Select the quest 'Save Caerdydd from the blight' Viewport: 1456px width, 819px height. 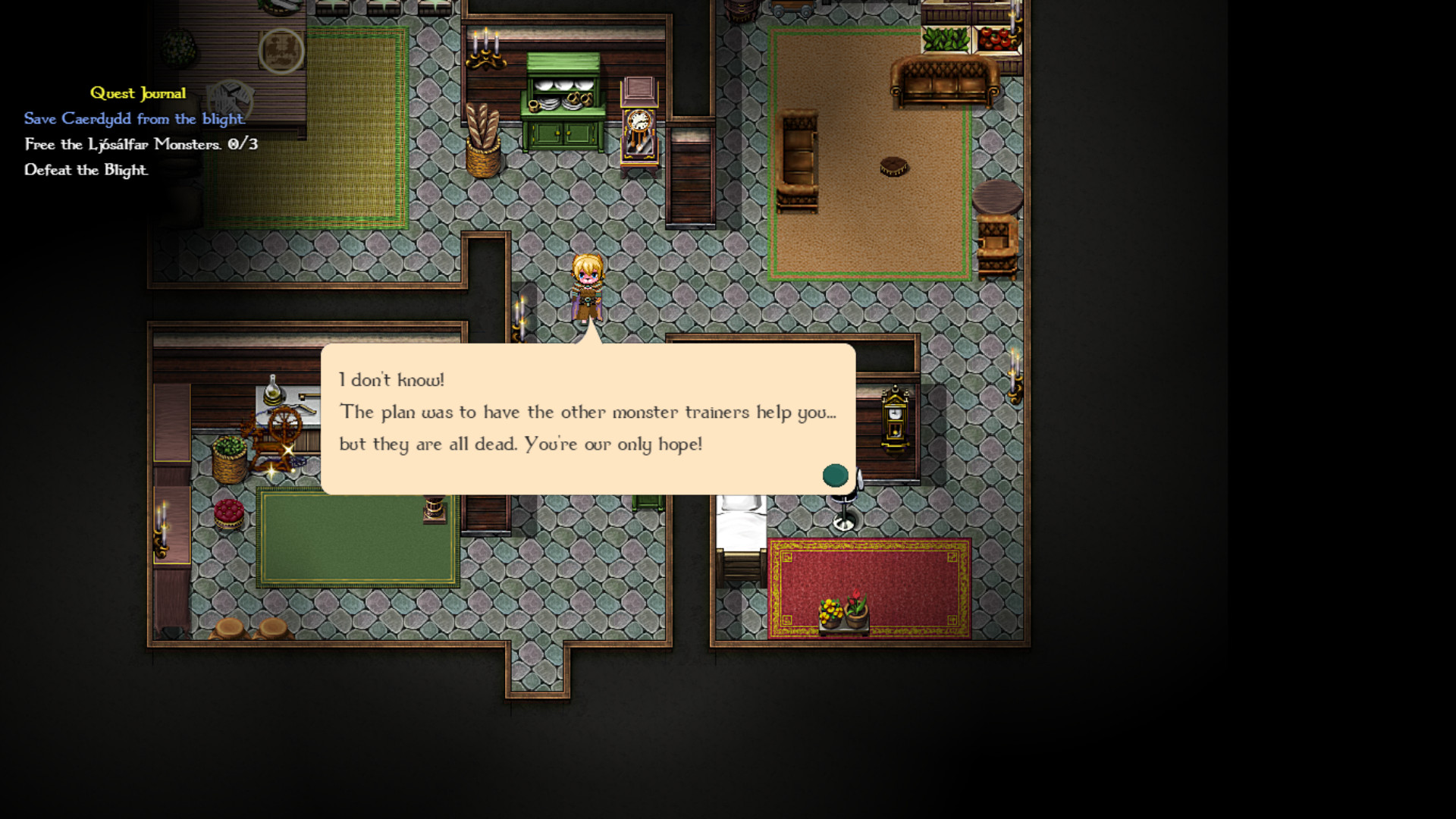(x=133, y=118)
